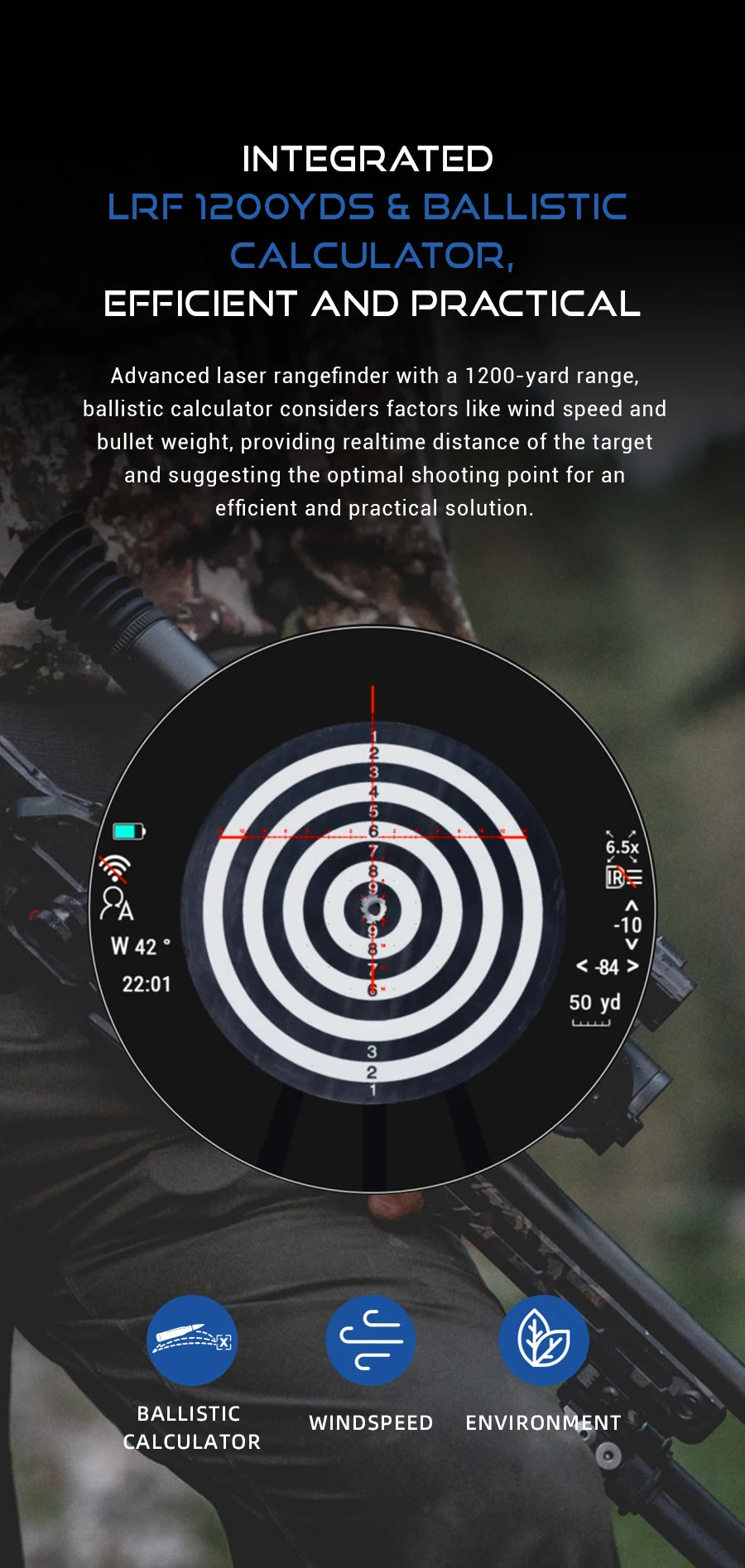Screen dimensions: 745x1568
Task: Select the person with letter A icon
Action: point(116,904)
